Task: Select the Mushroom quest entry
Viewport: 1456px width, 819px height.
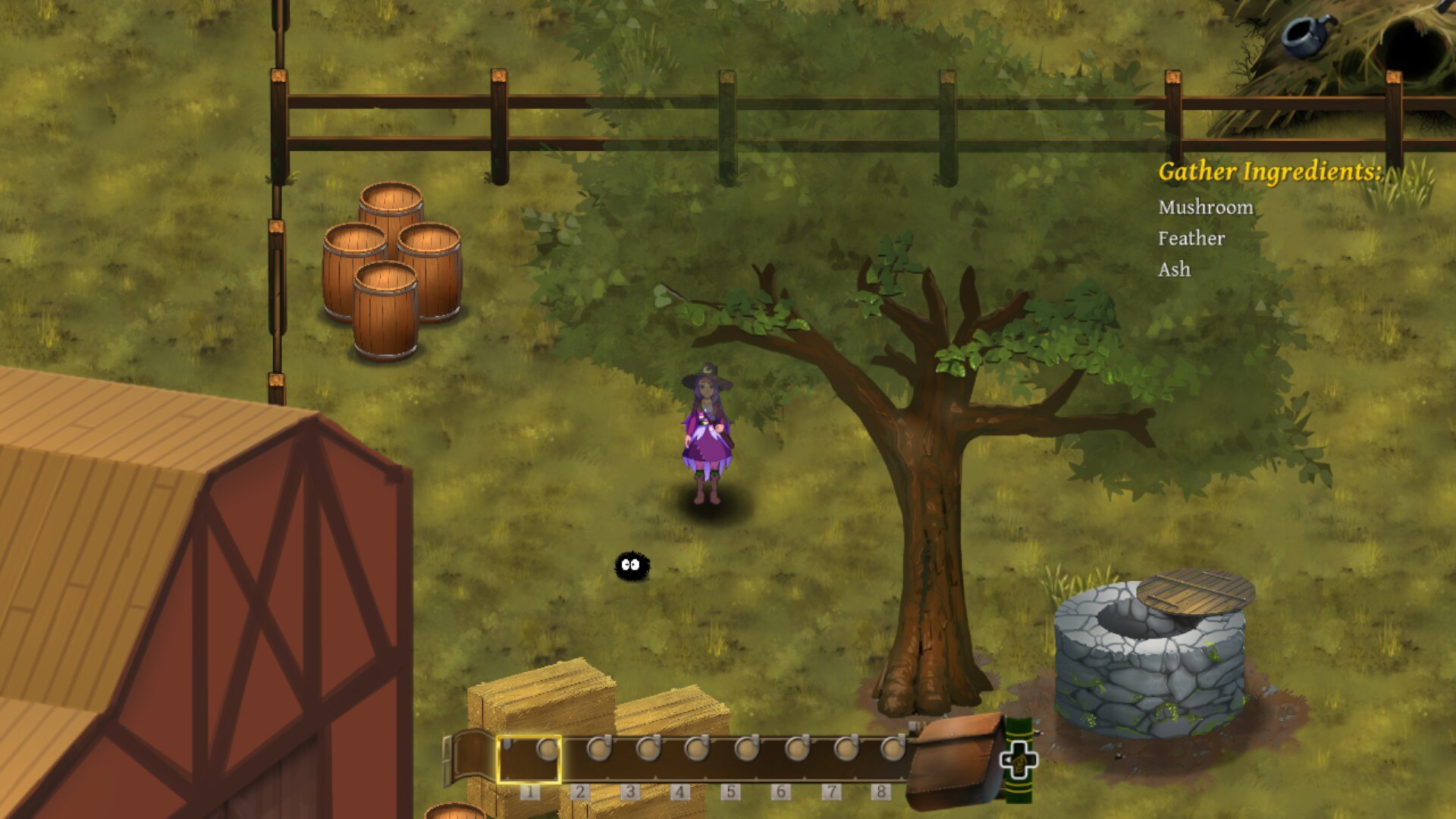Action: [x=1206, y=207]
